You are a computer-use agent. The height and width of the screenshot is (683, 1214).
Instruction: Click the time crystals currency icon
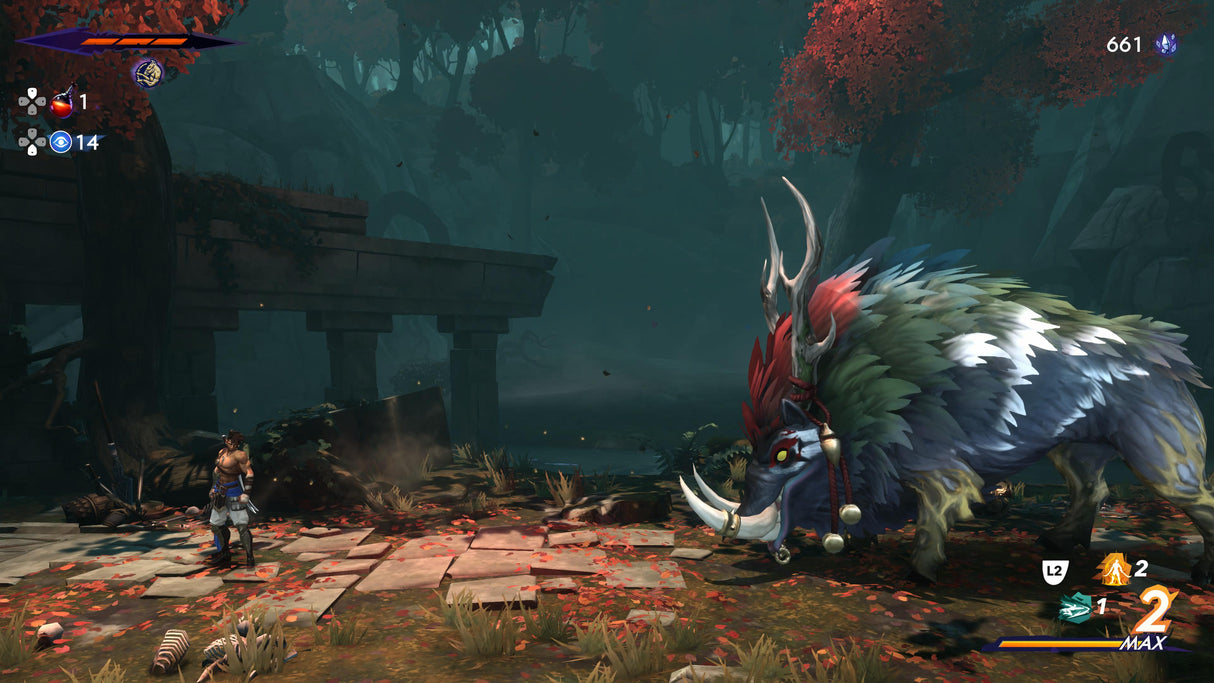[x=1165, y=44]
